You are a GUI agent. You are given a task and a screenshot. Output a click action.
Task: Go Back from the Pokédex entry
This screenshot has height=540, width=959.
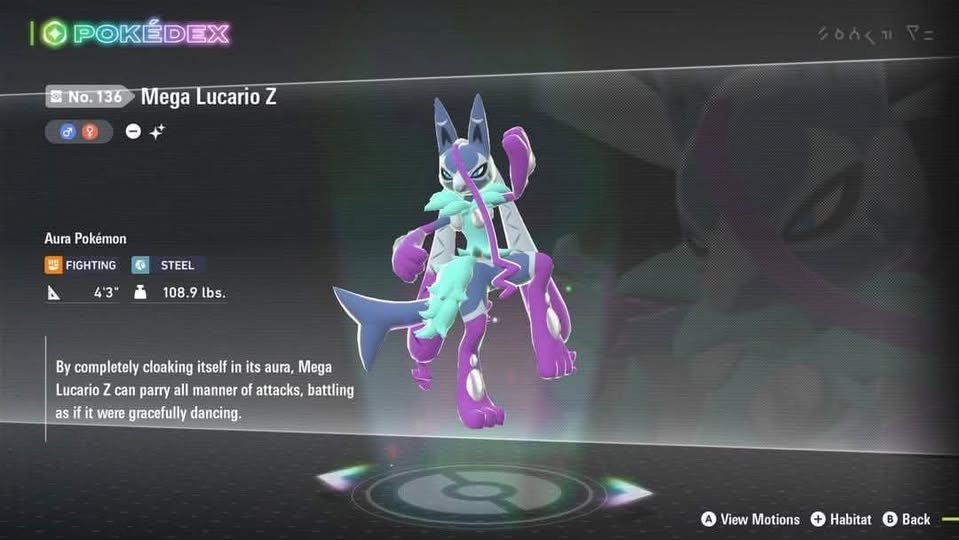(907, 519)
